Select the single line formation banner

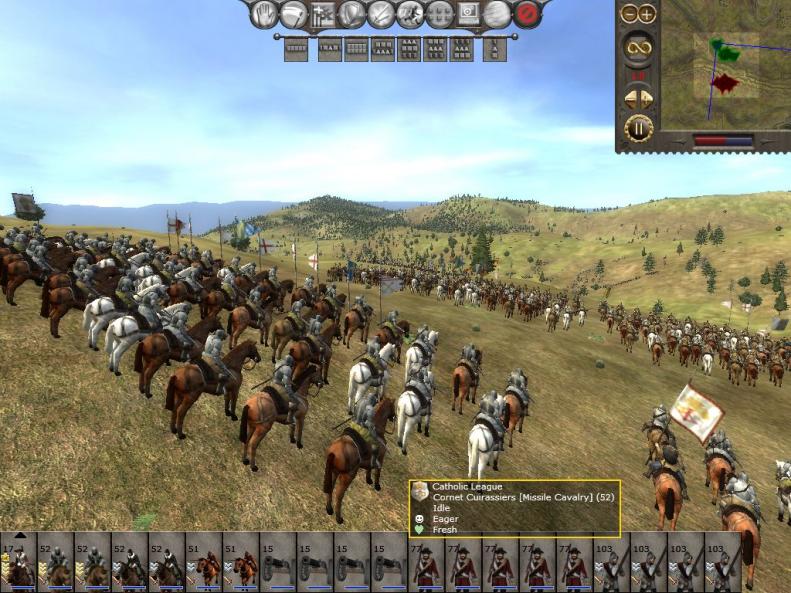[297, 49]
